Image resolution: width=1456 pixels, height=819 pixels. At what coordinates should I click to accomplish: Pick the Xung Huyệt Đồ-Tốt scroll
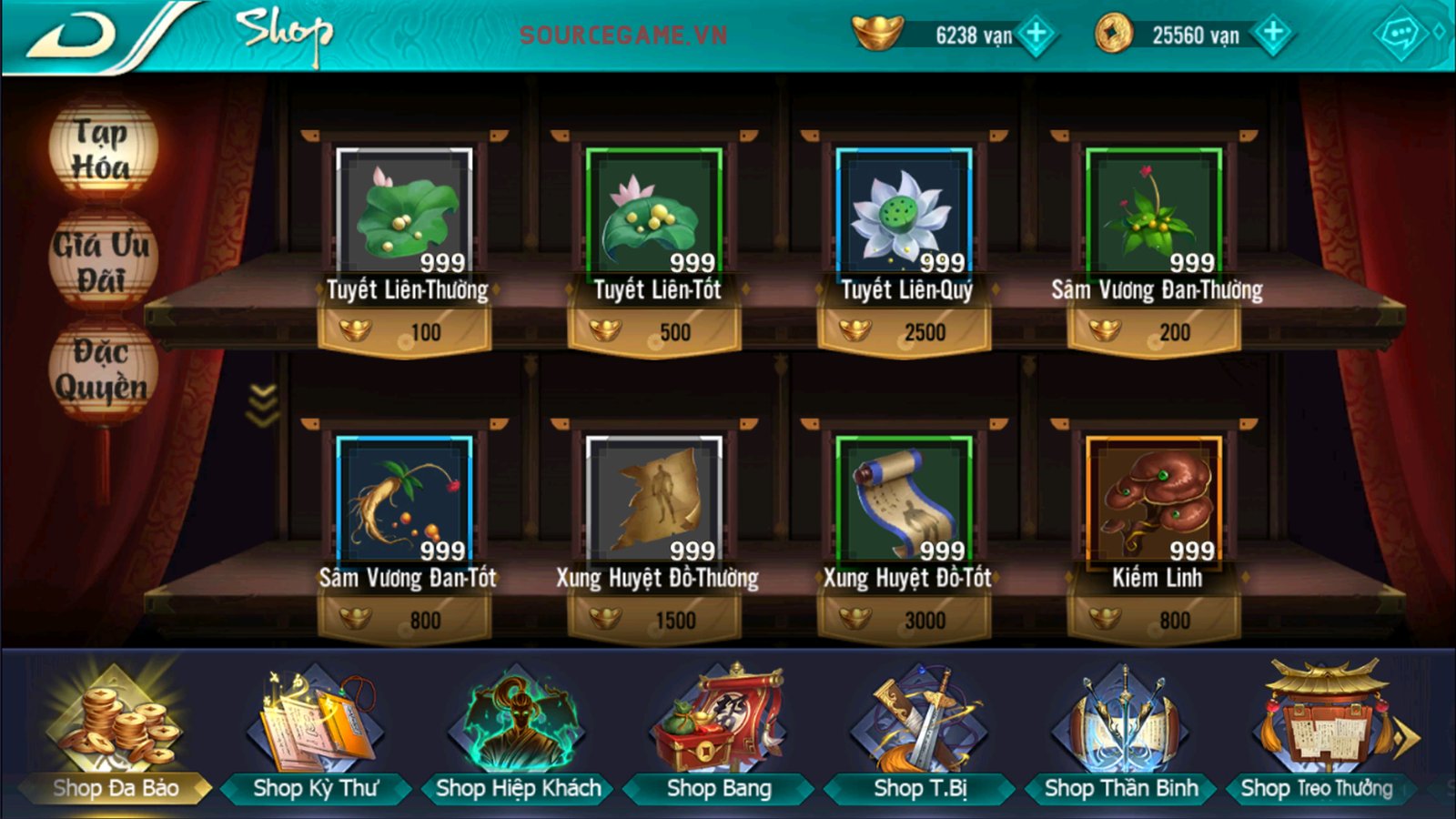pos(905,500)
